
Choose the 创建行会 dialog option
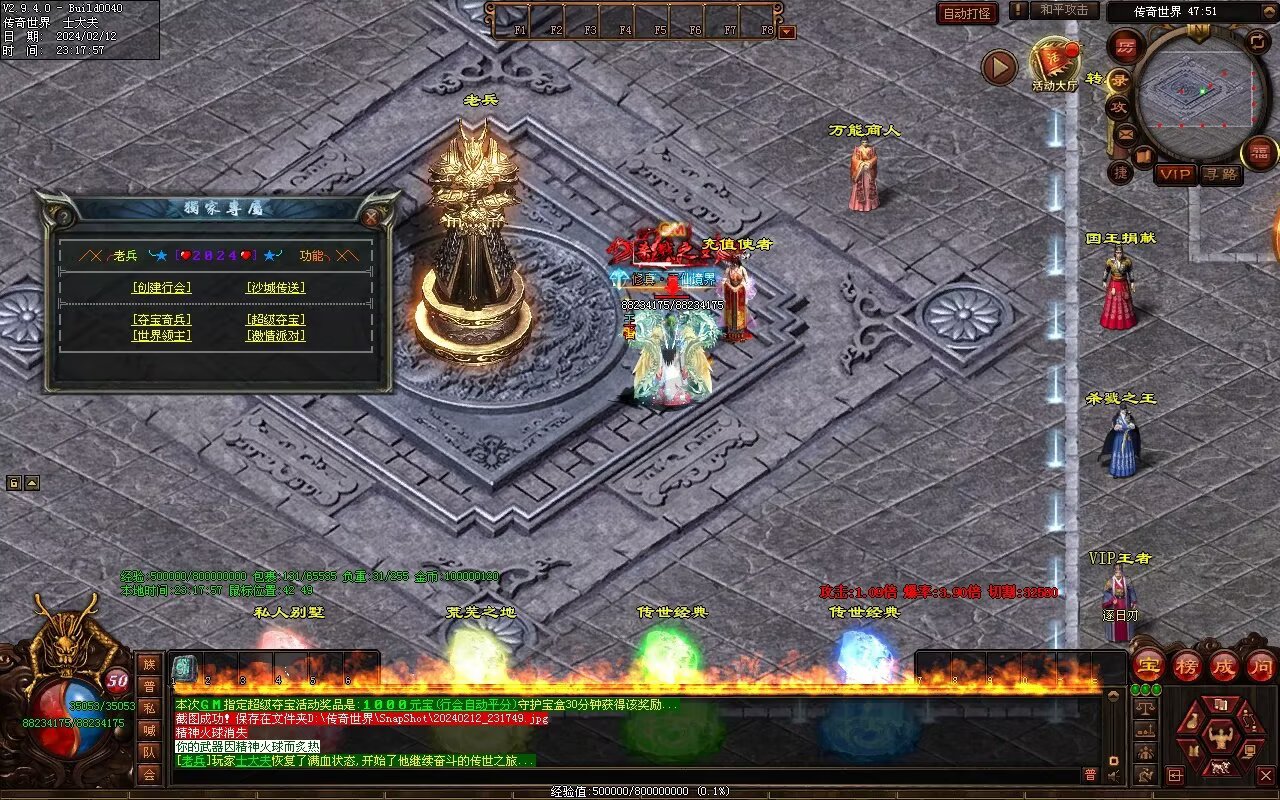tap(161, 287)
